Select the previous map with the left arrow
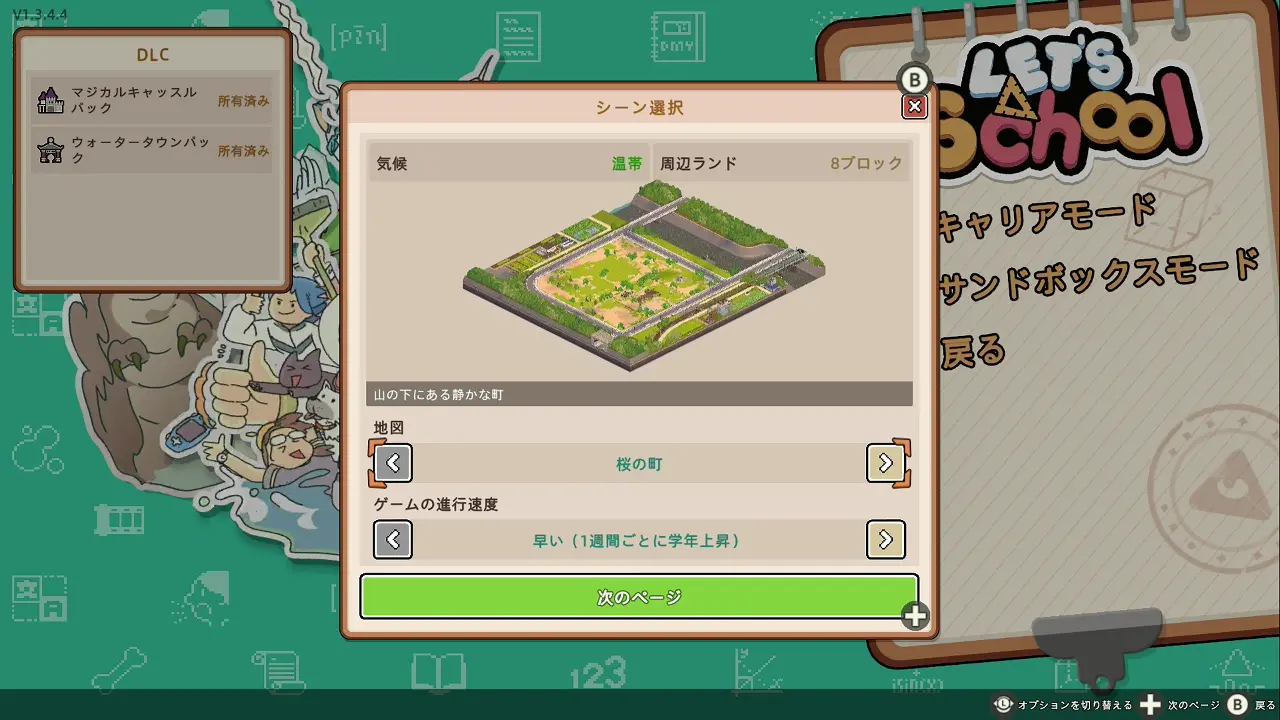The image size is (1280, 720). pos(392,463)
